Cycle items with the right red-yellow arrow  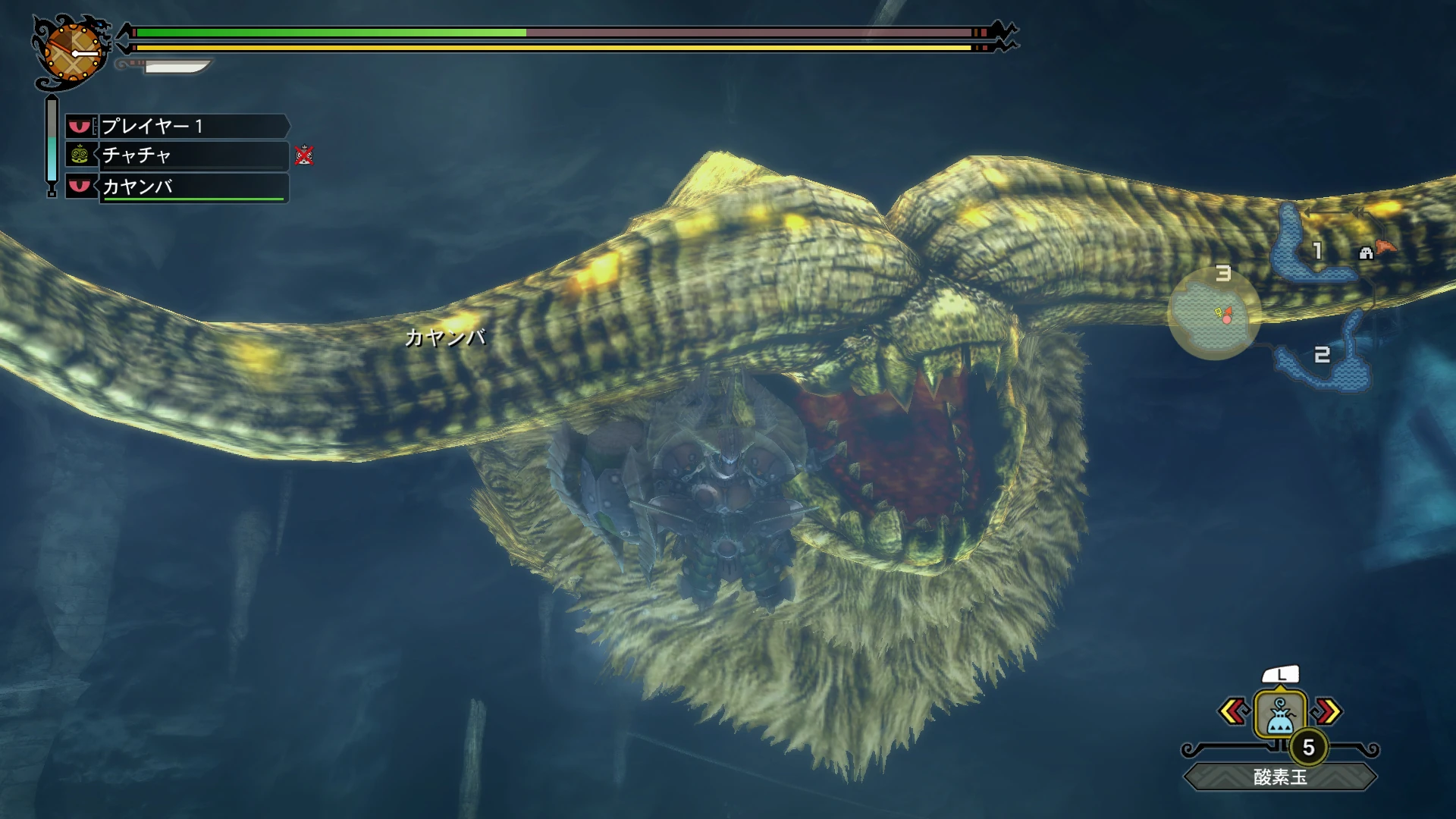pos(1326,711)
